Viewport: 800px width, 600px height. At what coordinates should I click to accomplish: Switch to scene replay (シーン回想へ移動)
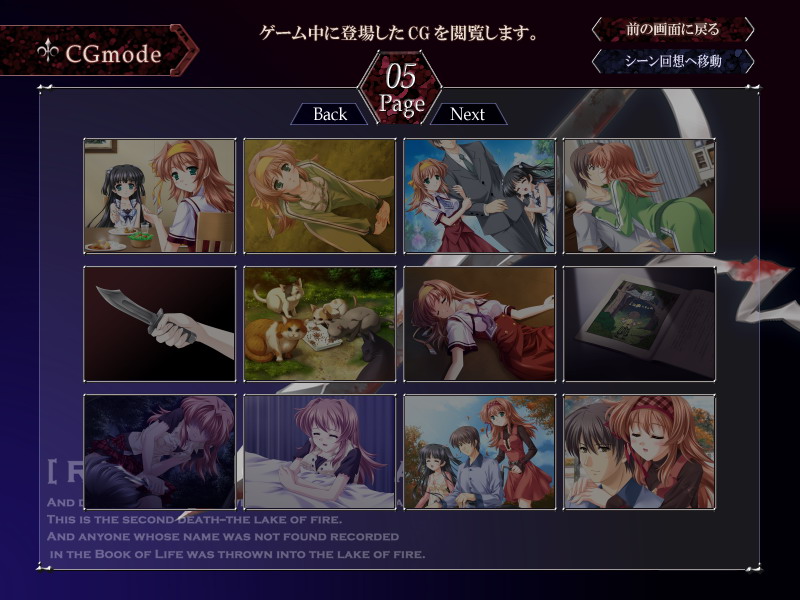click(672, 61)
